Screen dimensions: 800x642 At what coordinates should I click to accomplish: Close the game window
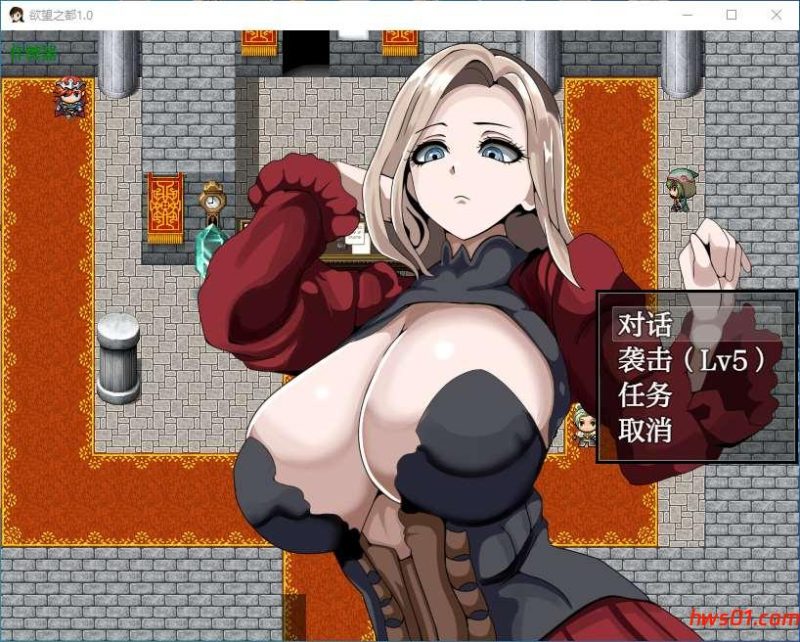(x=777, y=15)
